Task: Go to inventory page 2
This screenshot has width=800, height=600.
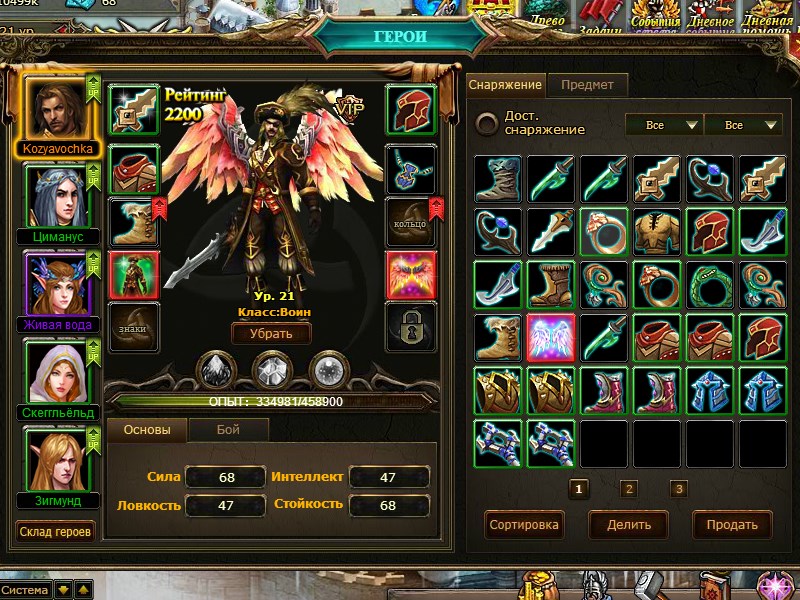Action: pyautogui.click(x=629, y=489)
